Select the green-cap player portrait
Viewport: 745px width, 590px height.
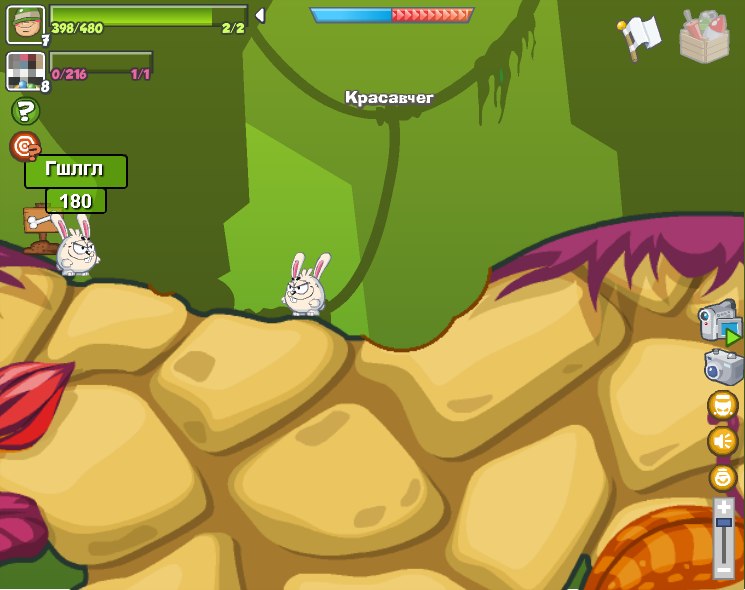click(25, 24)
